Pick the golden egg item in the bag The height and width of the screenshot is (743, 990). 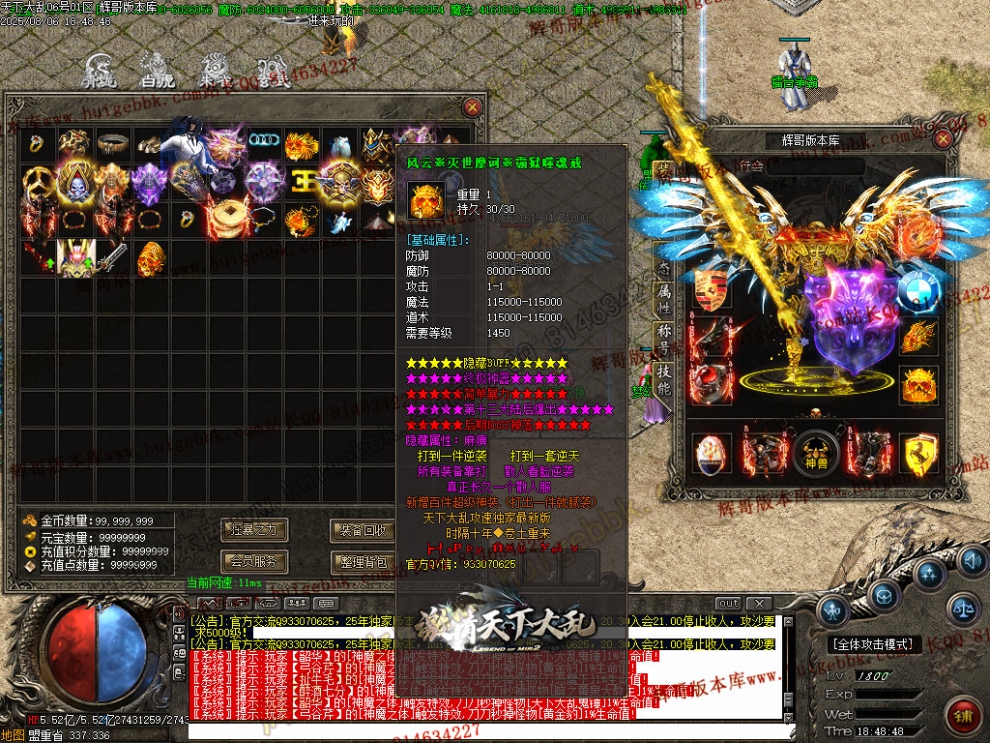coord(149,259)
